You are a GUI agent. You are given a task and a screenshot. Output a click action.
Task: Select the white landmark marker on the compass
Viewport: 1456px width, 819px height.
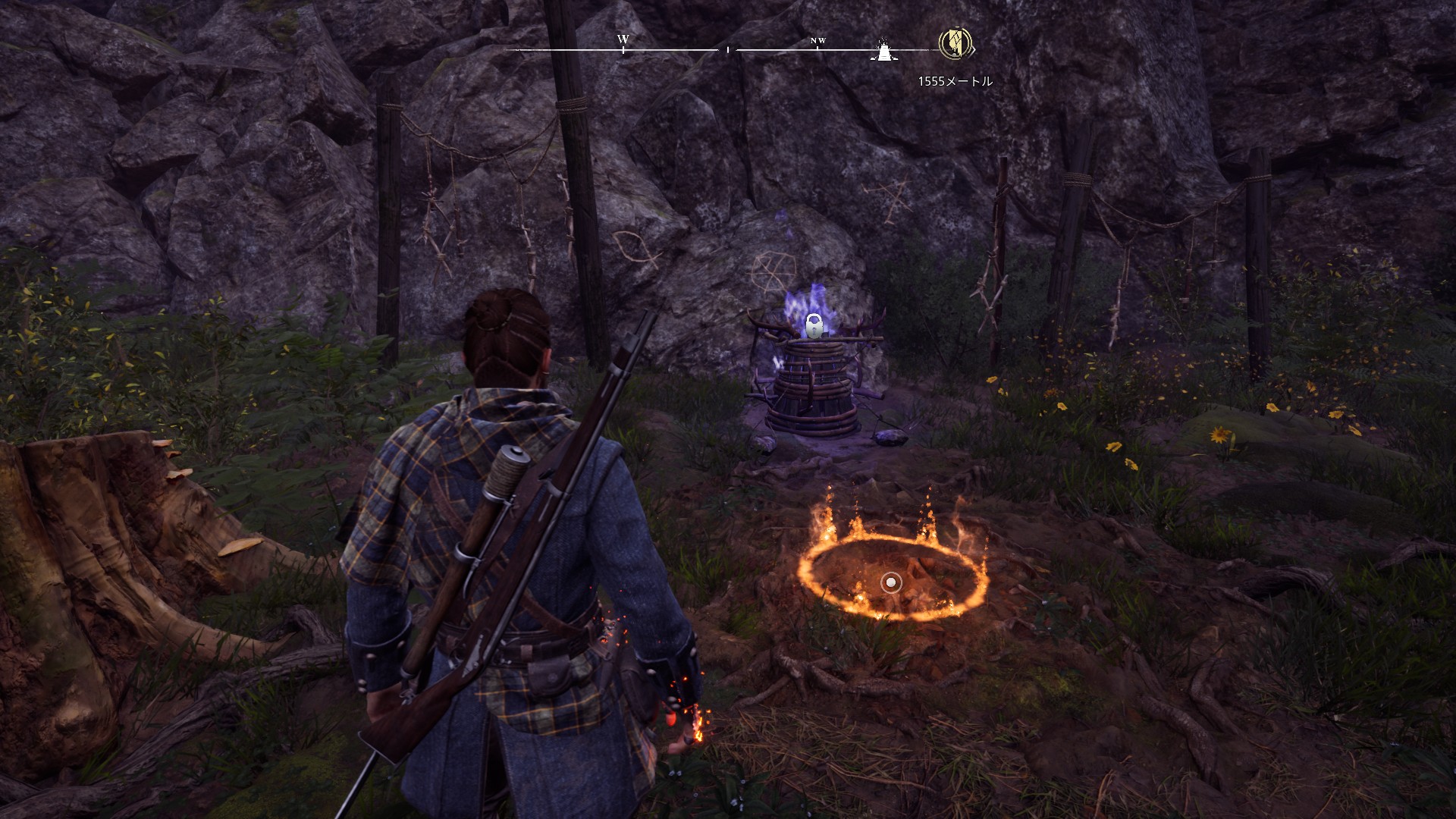(x=883, y=49)
